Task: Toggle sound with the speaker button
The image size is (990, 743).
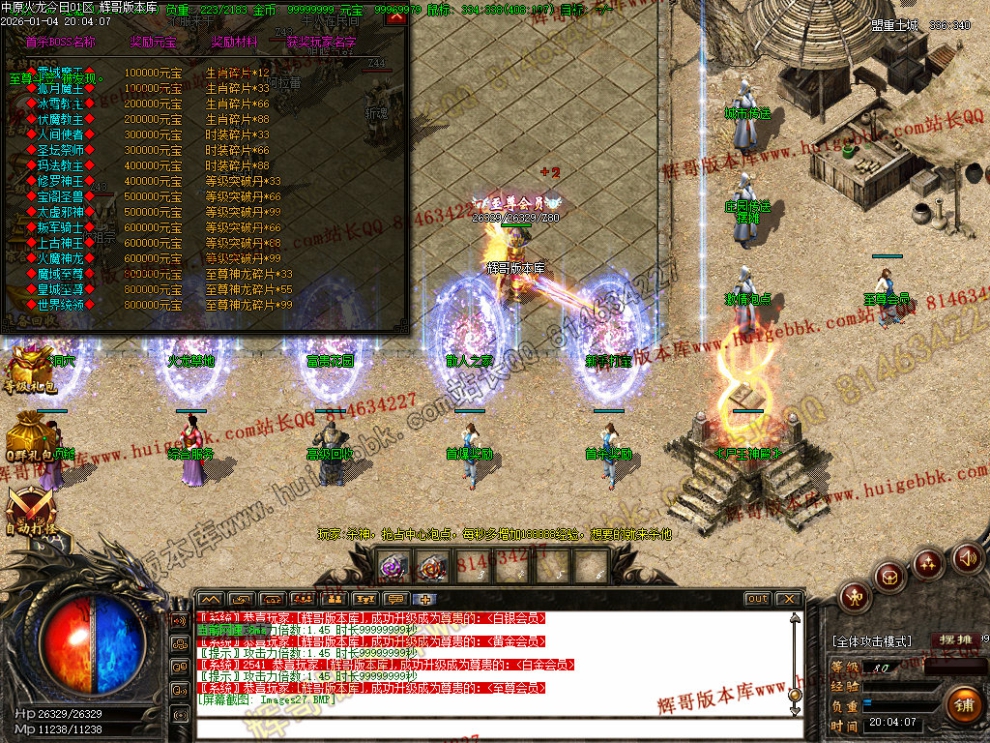Action: click(x=966, y=556)
